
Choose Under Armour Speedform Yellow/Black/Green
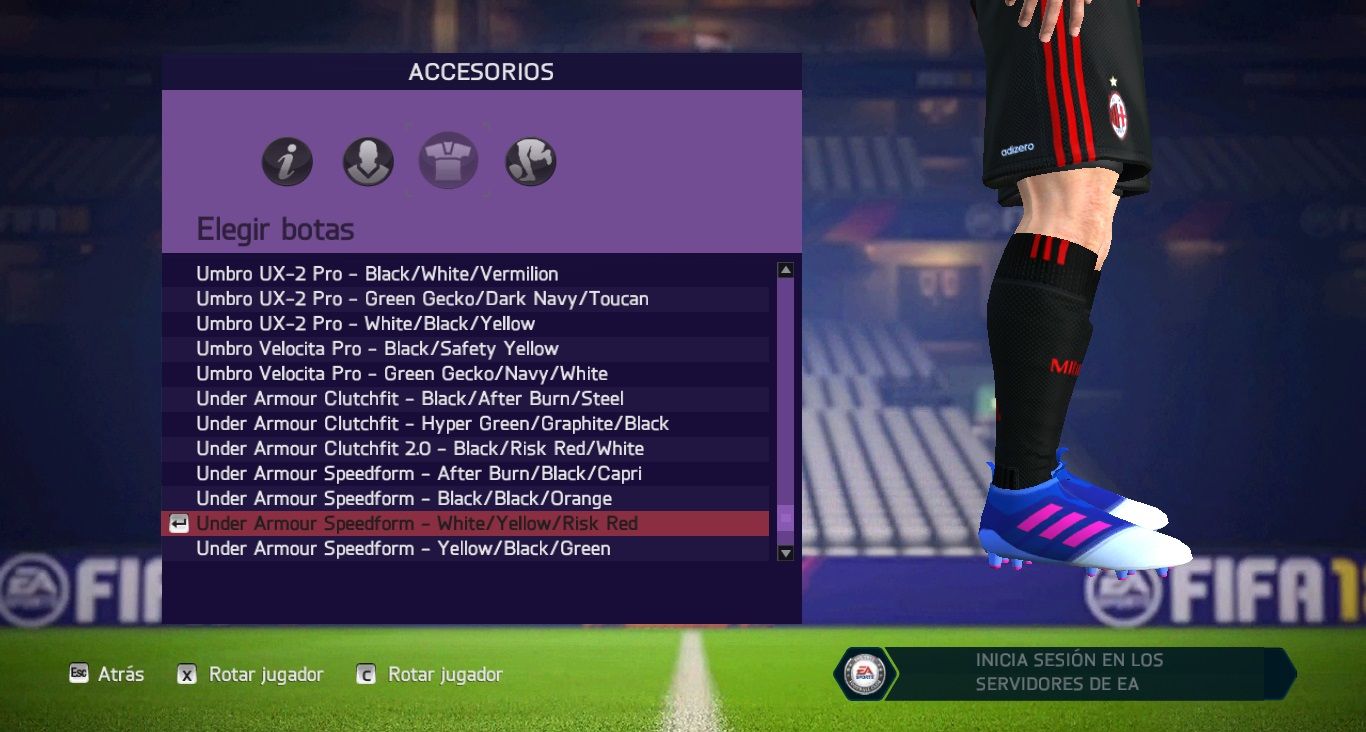click(x=402, y=549)
